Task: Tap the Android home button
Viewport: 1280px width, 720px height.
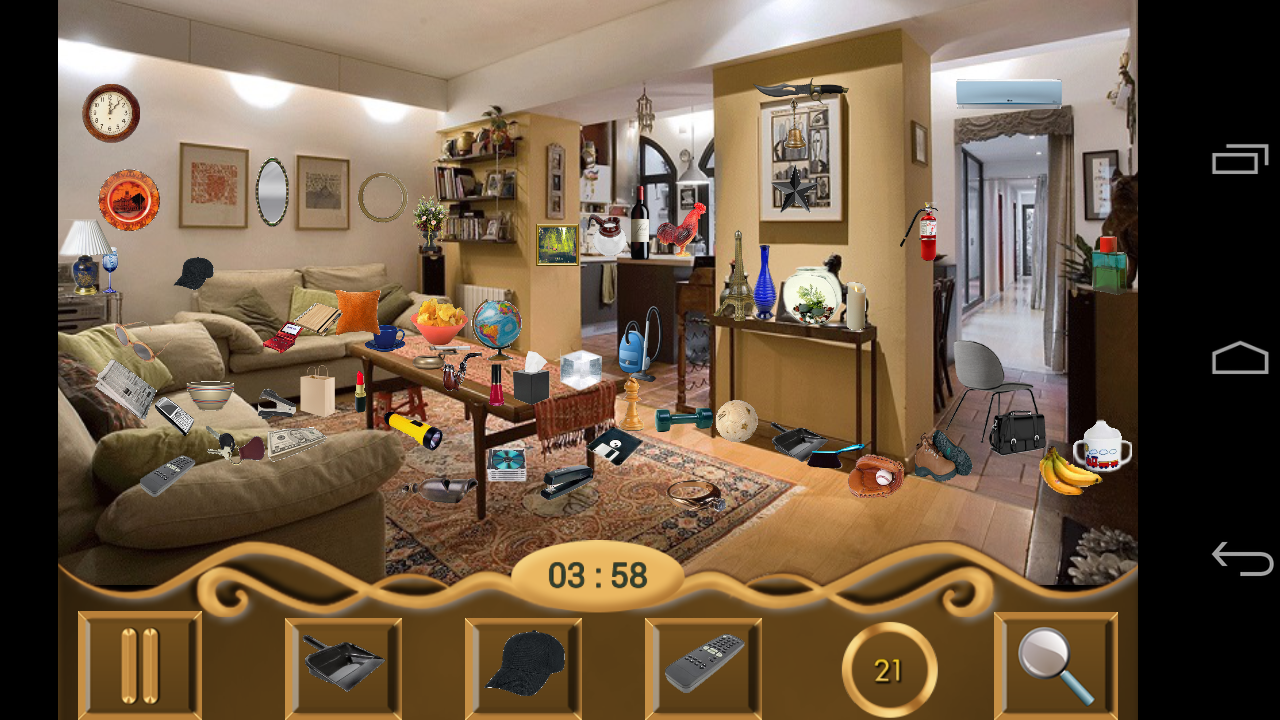Action: click(x=1240, y=357)
